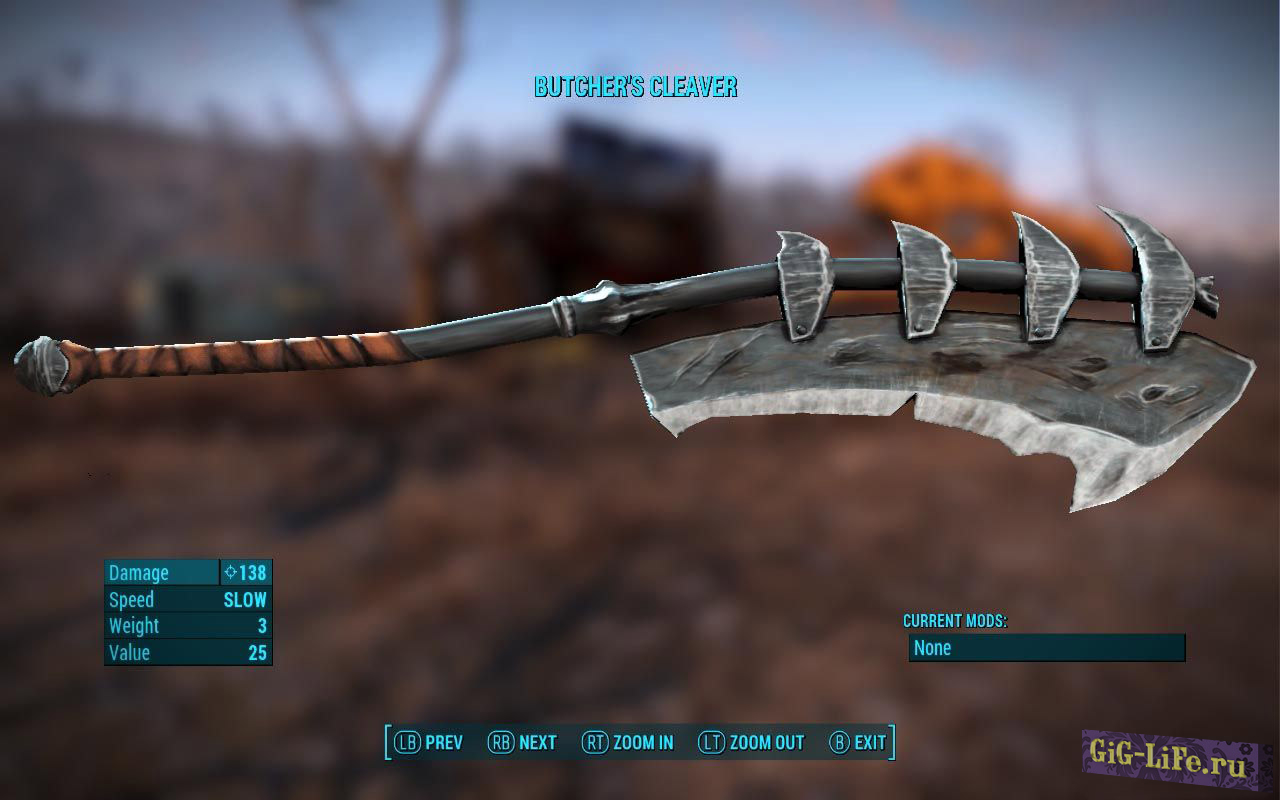Exit the weapon inspect view
This screenshot has width=1280, height=800.
pos(858,742)
